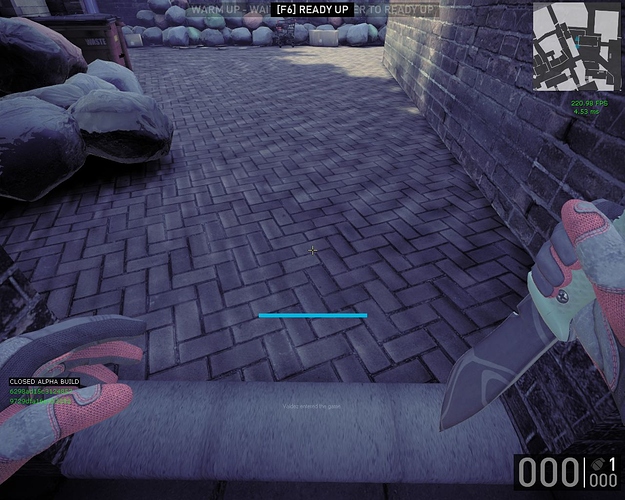Screen dimensions: 625x500
Task: Open the minimap in the corner
Action: (575, 47)
